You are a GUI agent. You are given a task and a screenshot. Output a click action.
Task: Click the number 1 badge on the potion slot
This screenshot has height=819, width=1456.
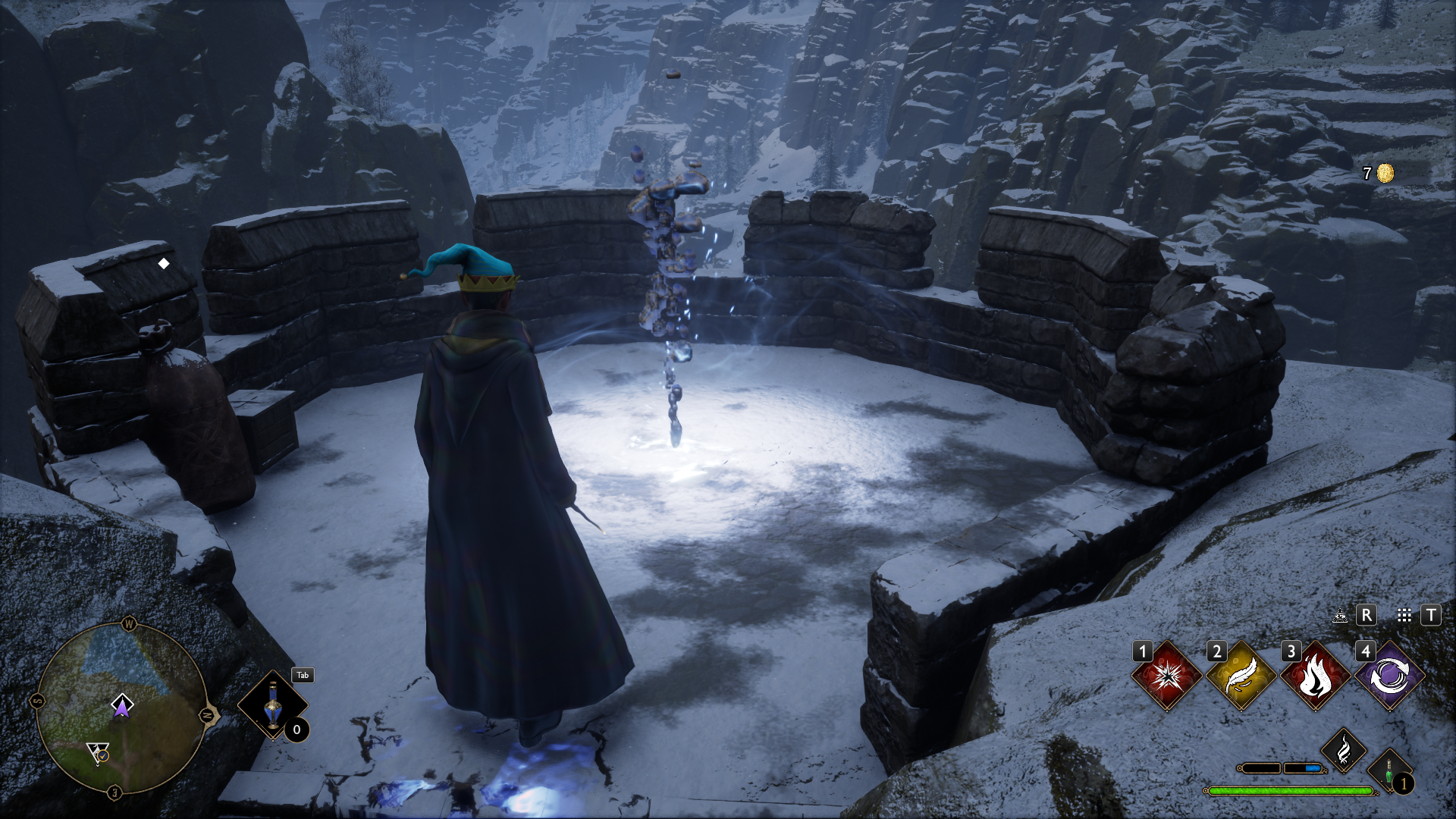(1404, 784)
